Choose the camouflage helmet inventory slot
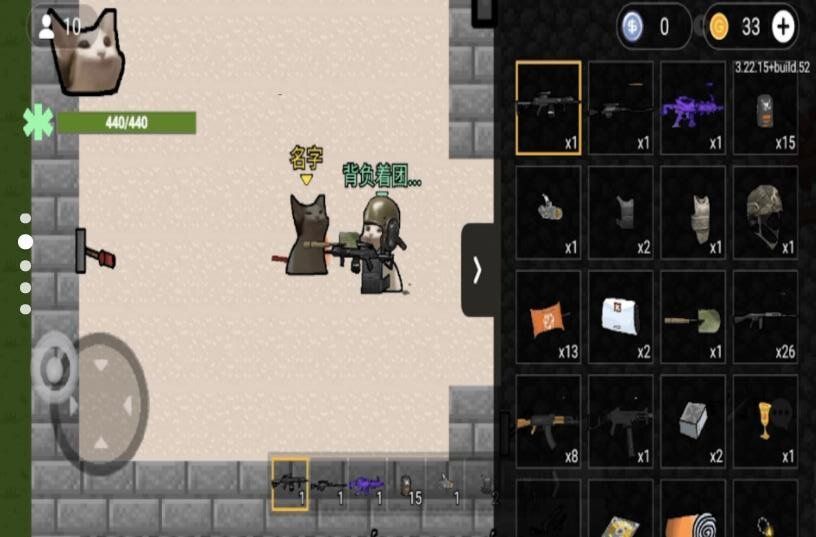The width and height of the screenshot is (816, 537). pyautogui.click(x=765, y=212)
